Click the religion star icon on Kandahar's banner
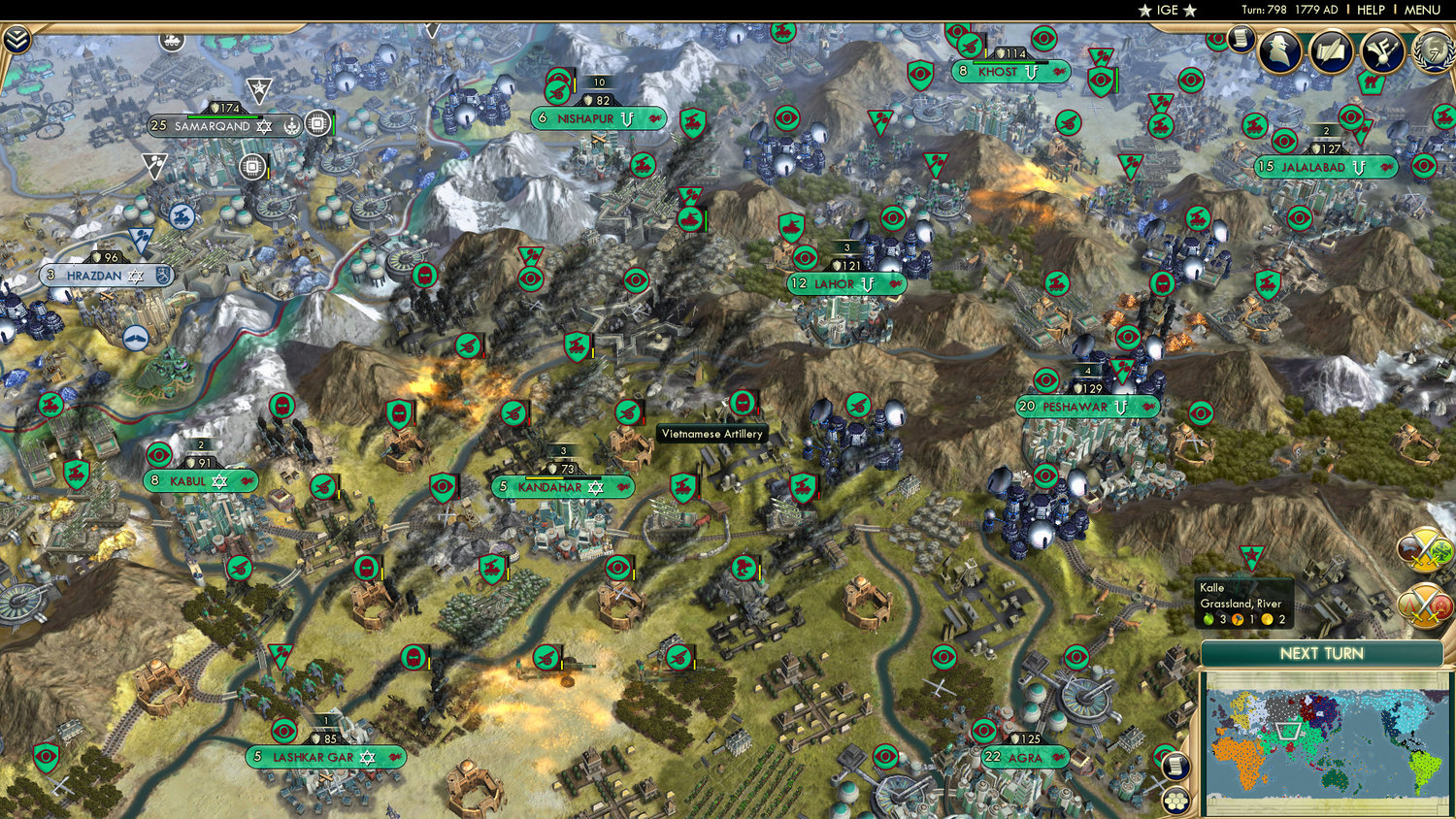 click(596, 487)
